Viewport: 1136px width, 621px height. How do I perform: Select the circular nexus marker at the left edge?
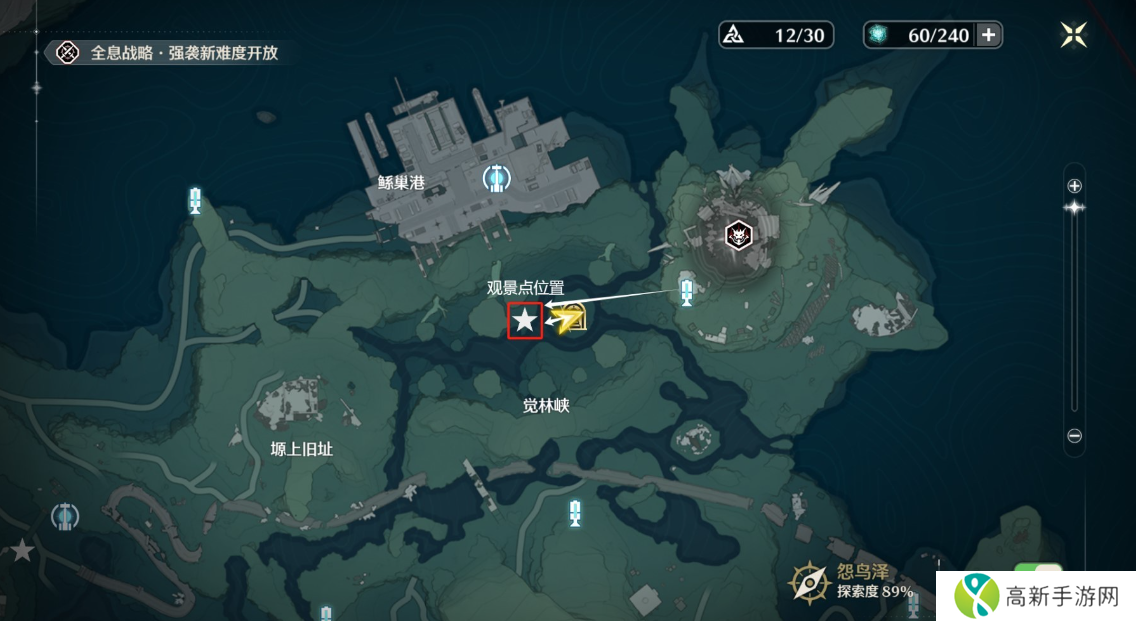65,516
